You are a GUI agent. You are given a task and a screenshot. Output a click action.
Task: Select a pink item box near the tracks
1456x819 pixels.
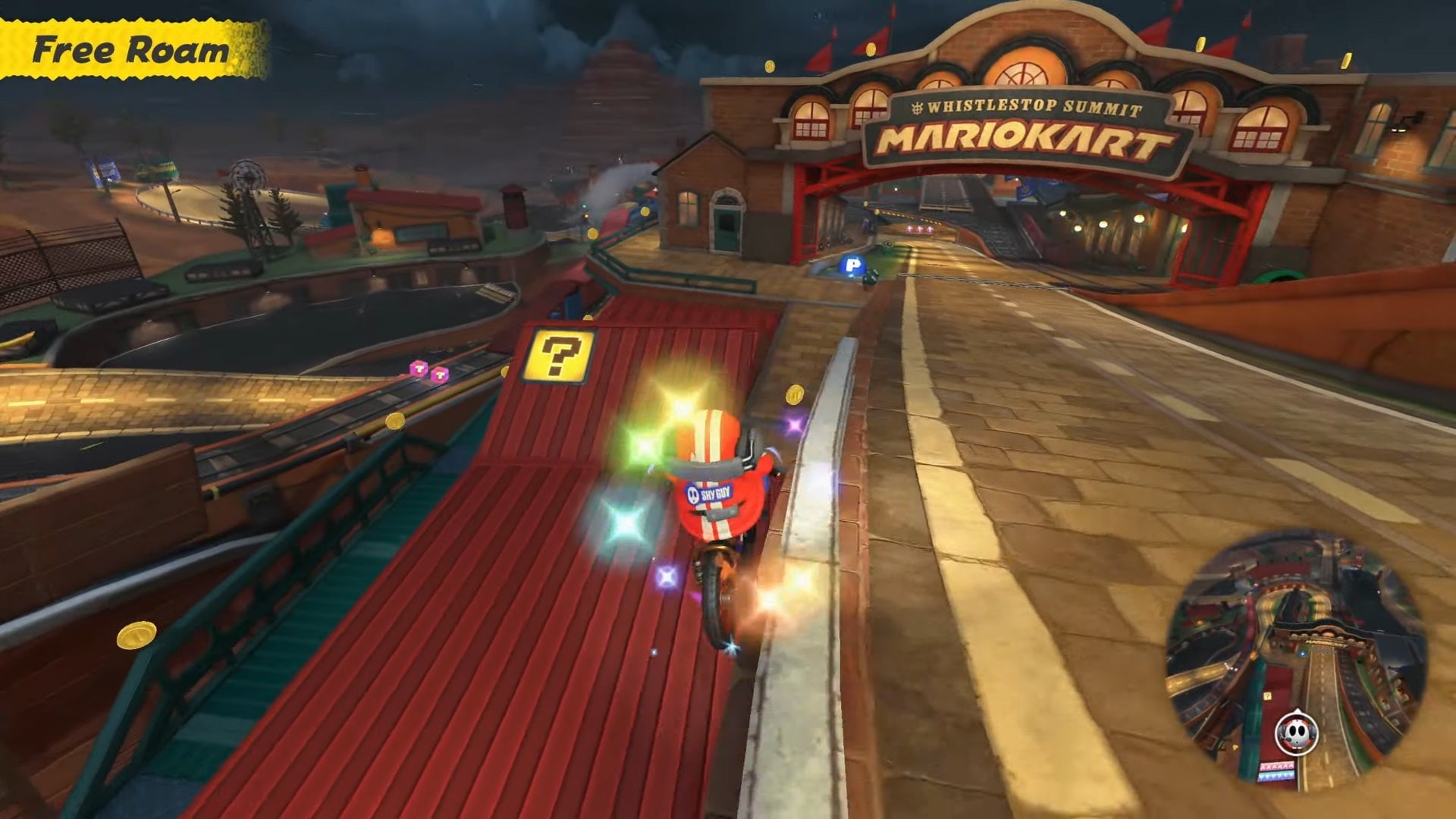tap(417, 370)
